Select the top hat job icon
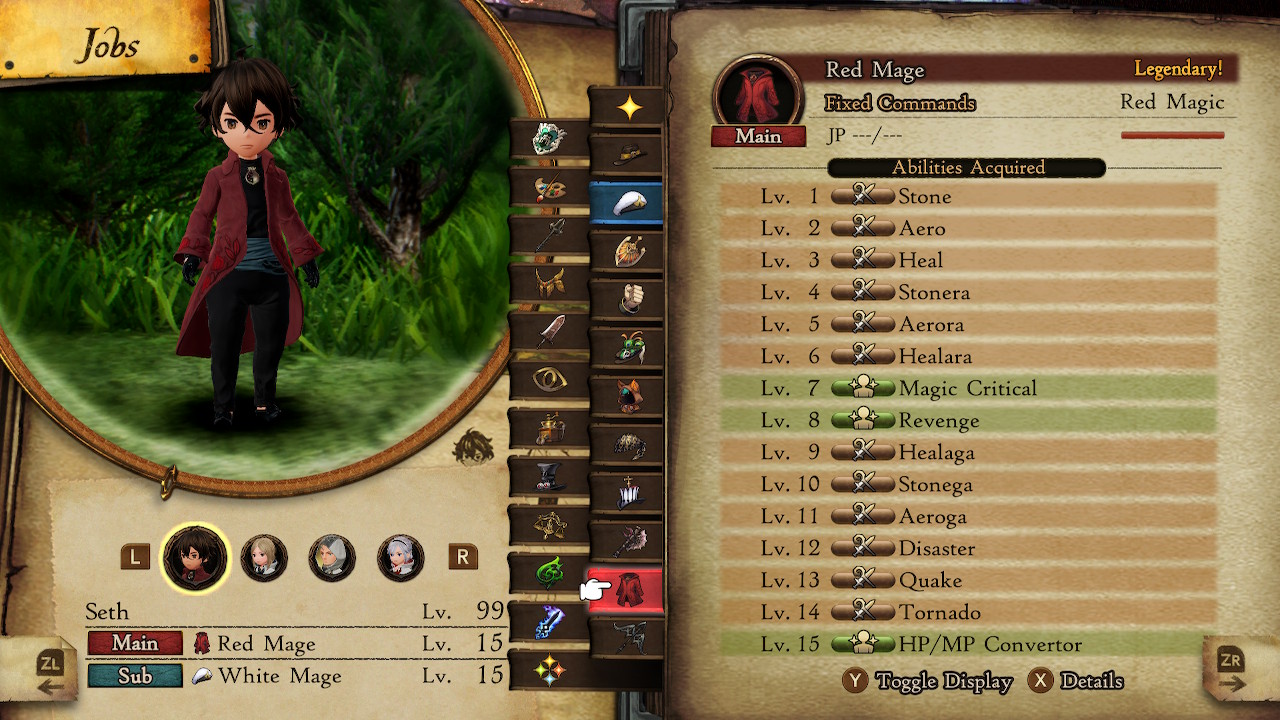Image resolution: width=1280 pixels, height=720 pixels. point(550,478)
